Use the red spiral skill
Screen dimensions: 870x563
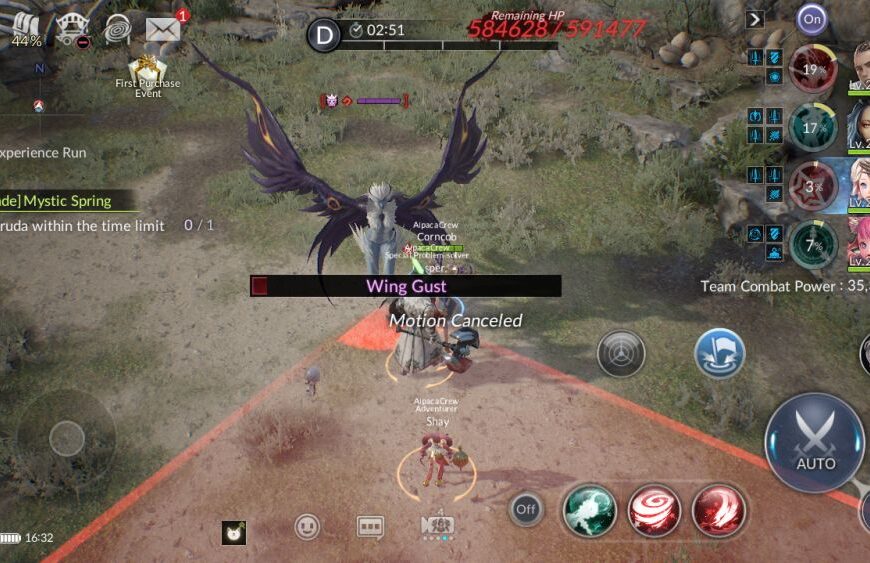tap(654, 510)
